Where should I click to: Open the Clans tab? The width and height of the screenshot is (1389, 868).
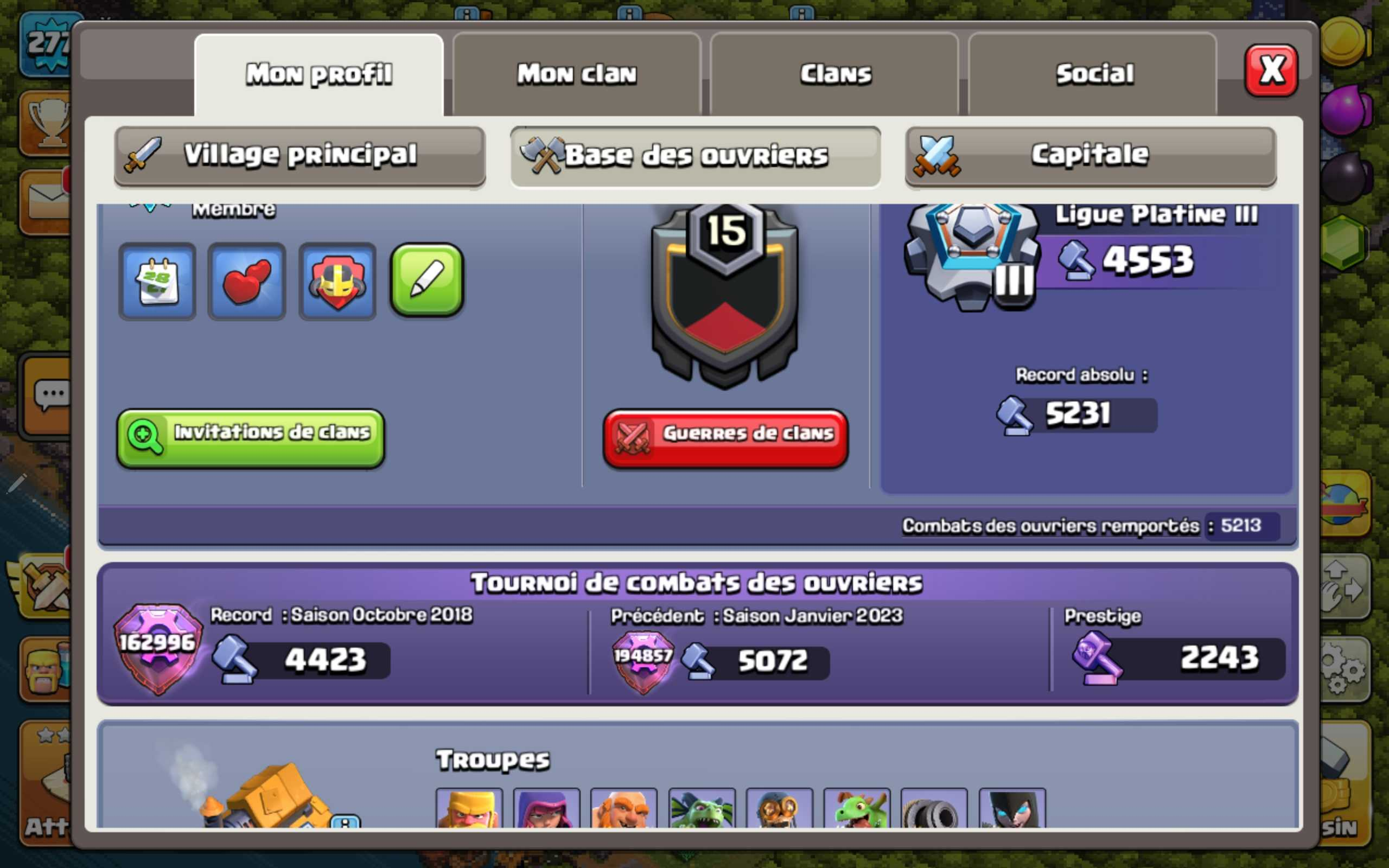point(834,72)
